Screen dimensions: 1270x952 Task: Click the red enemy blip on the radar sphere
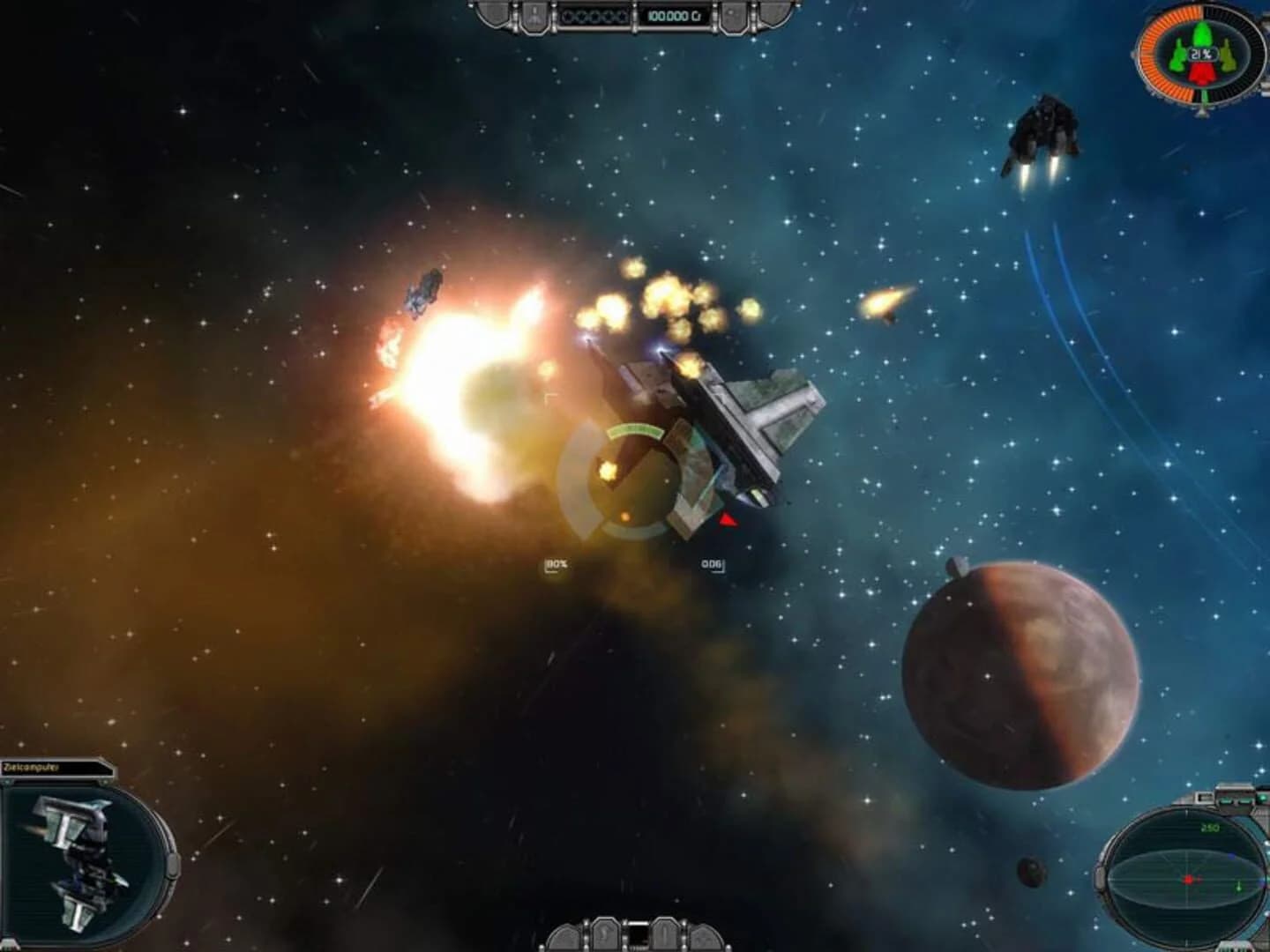1189,879
